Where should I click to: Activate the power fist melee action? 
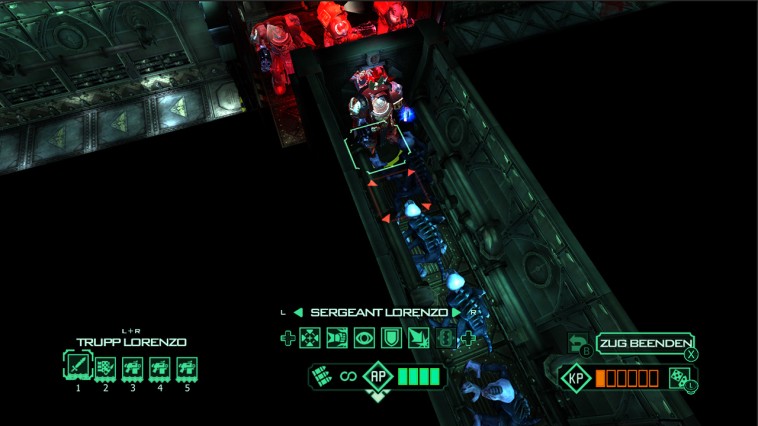[x=336, y=339]
